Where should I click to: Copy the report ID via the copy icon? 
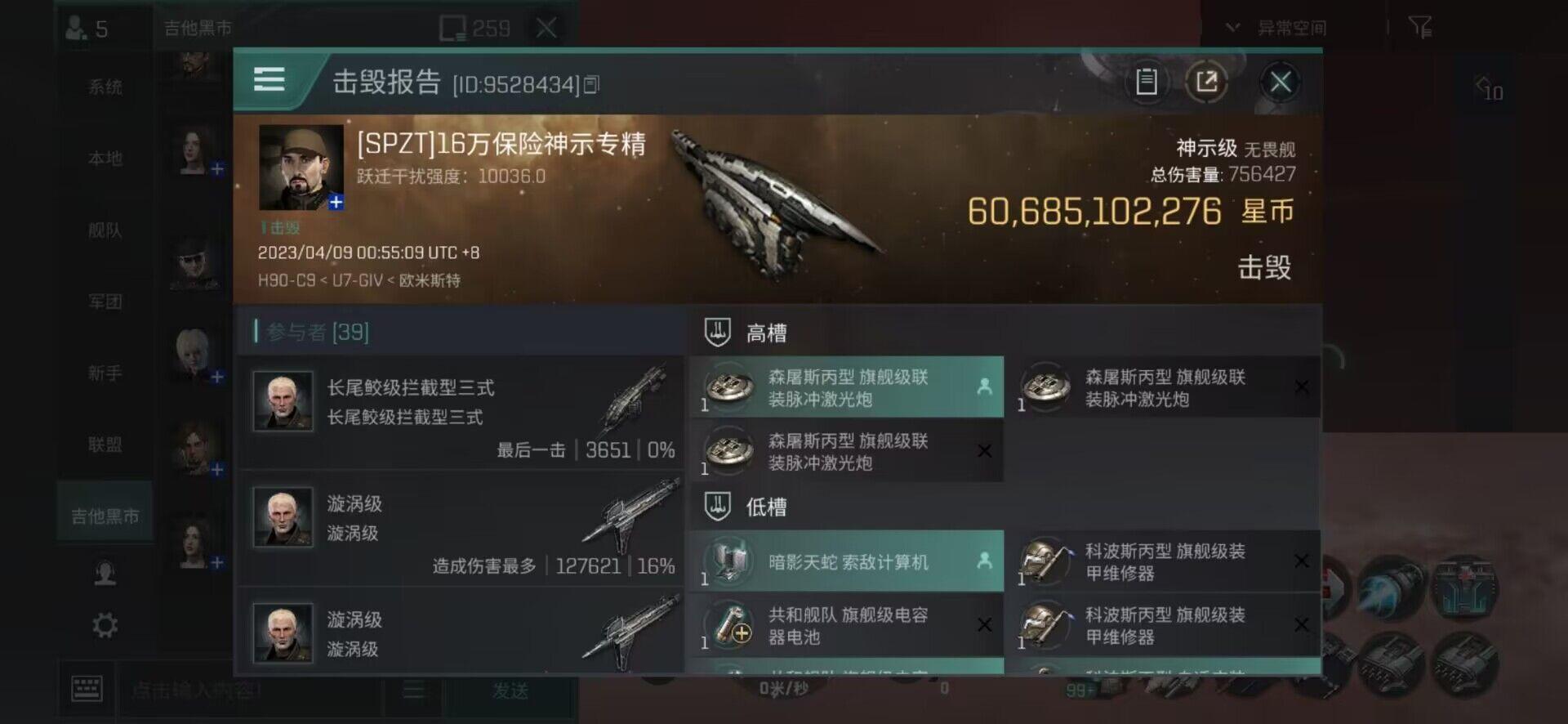click(594, 82)
